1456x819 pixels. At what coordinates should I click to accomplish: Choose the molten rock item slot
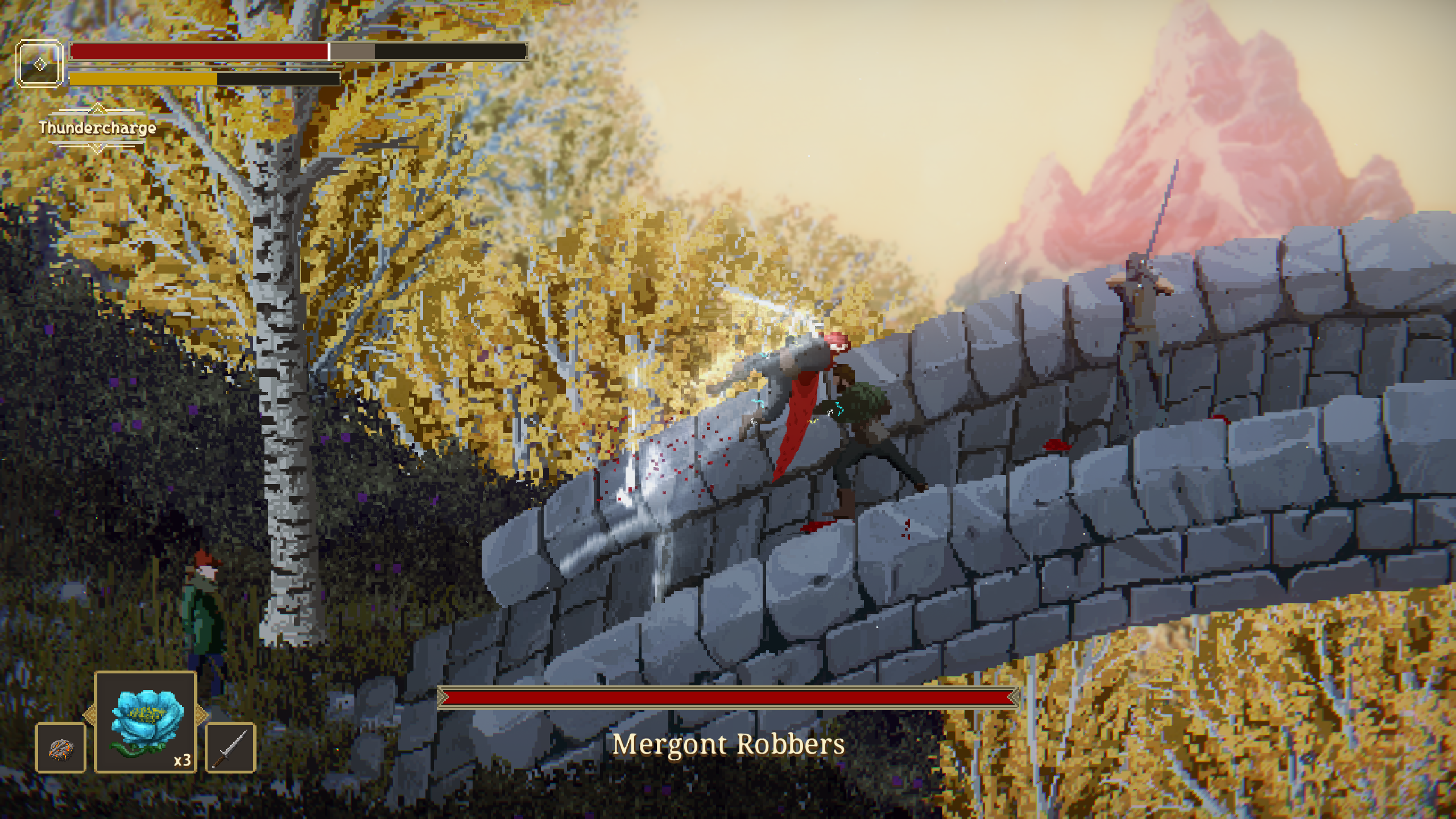(61, 747)
